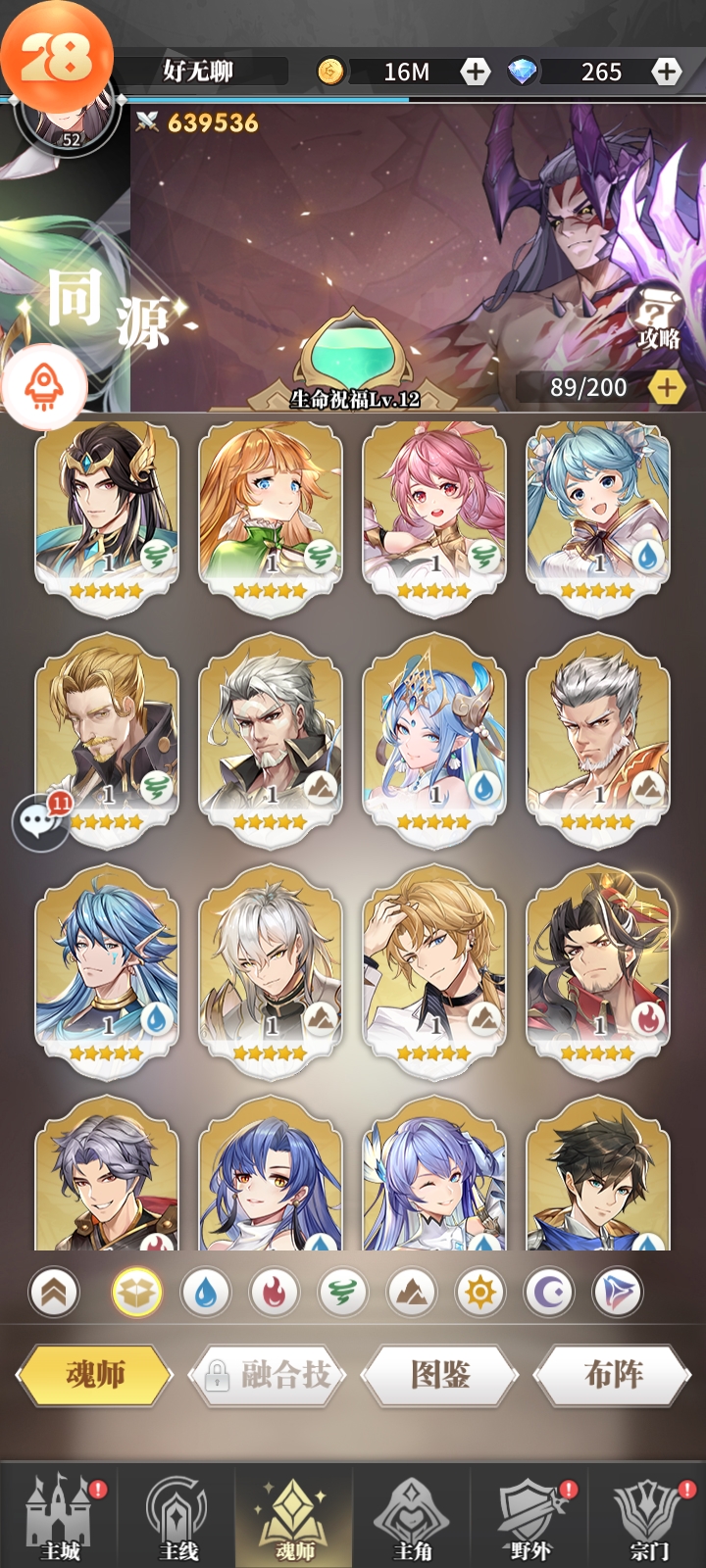
Task: Filter heroes by water element
Action: pos(205,1294)
